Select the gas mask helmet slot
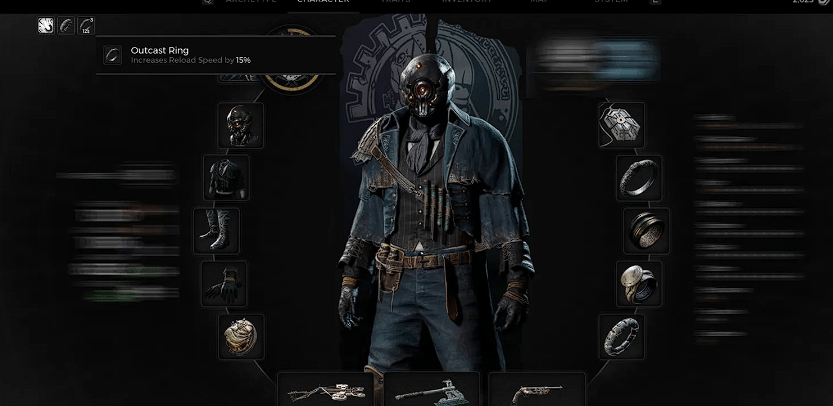 pyautogui.click(x=241, y=125)
